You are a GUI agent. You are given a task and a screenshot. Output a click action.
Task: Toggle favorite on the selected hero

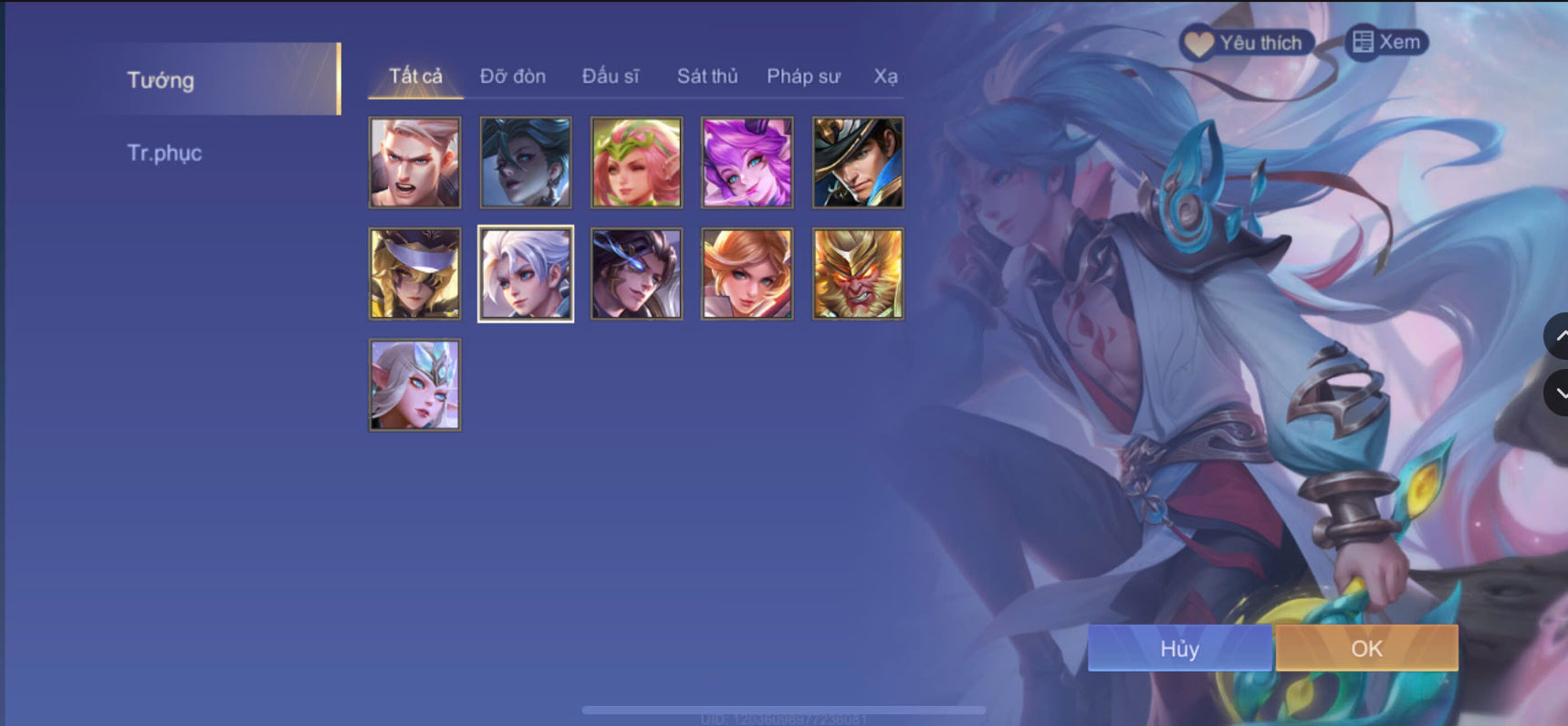coord(1246,42)
